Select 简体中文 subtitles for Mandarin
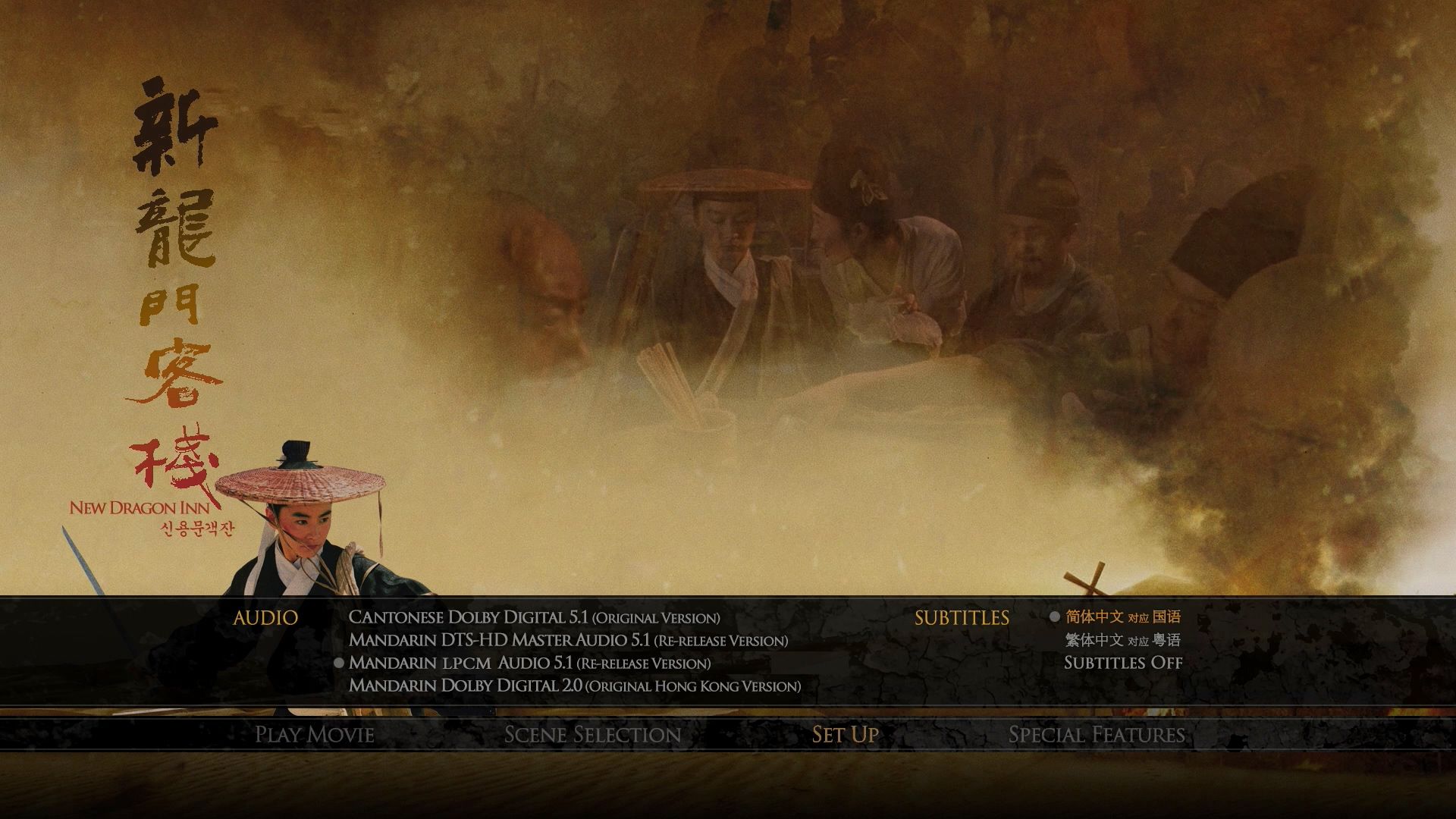Viewport: 1456px width, 819px height. [x=1122, y=617]
